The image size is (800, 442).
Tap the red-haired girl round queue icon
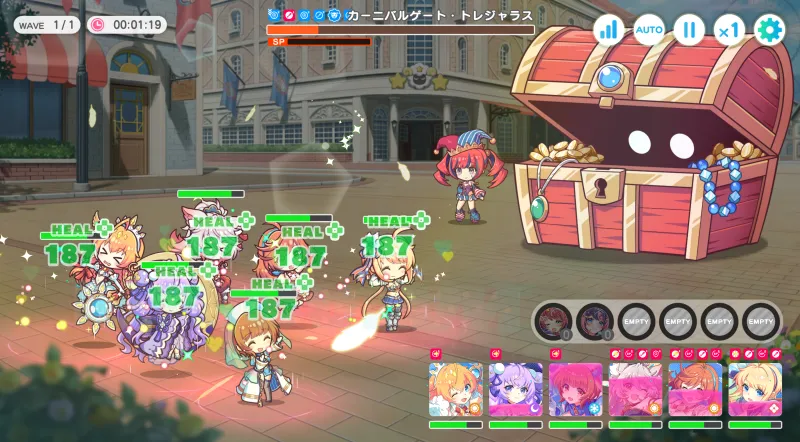pyautogui.click(x=554, y=321)
